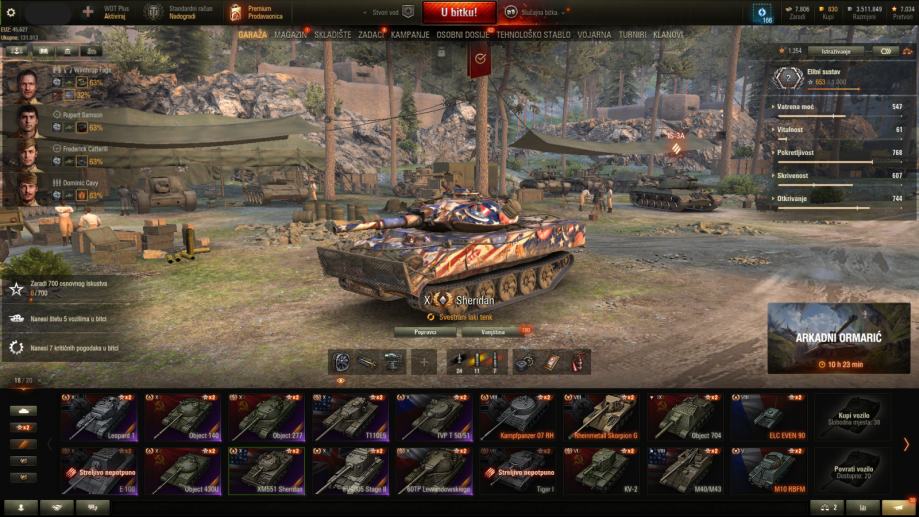
Task: Open the Klanovi tab
Action: pyautogui.click(x=668, y=34)
